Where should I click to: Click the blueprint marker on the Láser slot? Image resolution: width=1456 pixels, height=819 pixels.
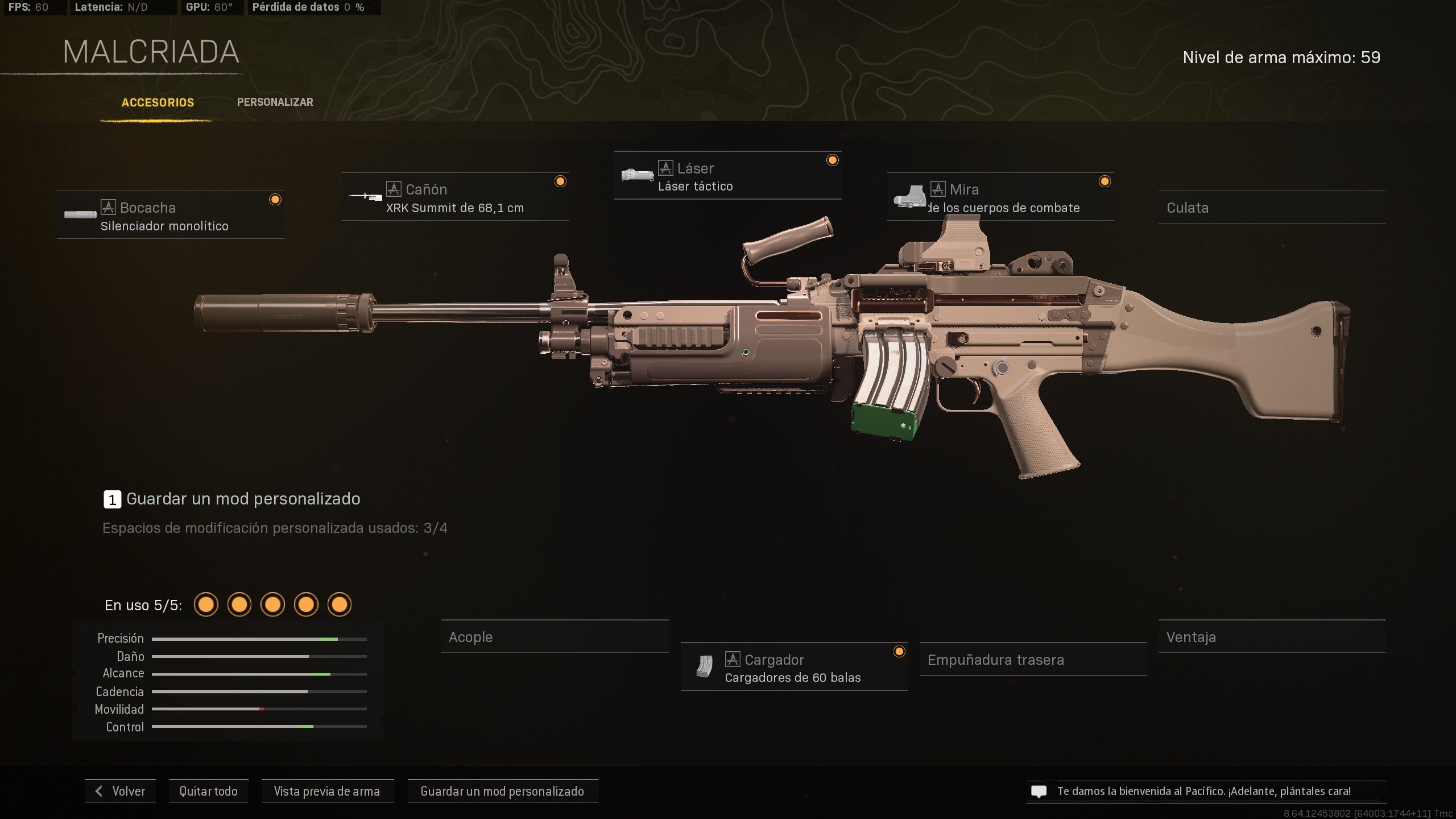pyautogui.click(x=832, y=160)
